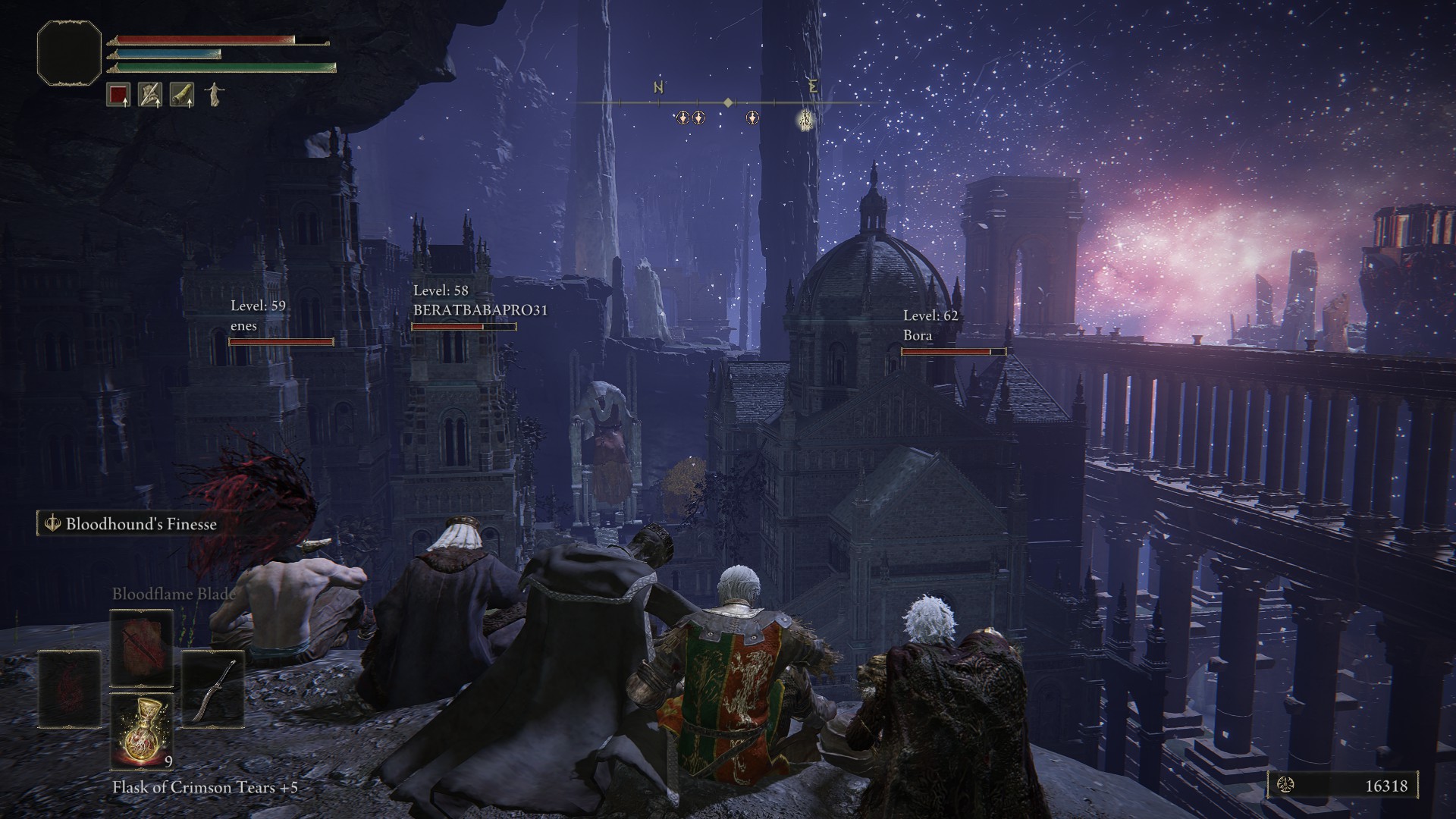
Task: Select the curved sword weapon slot
Action: (x=212, y=689)
